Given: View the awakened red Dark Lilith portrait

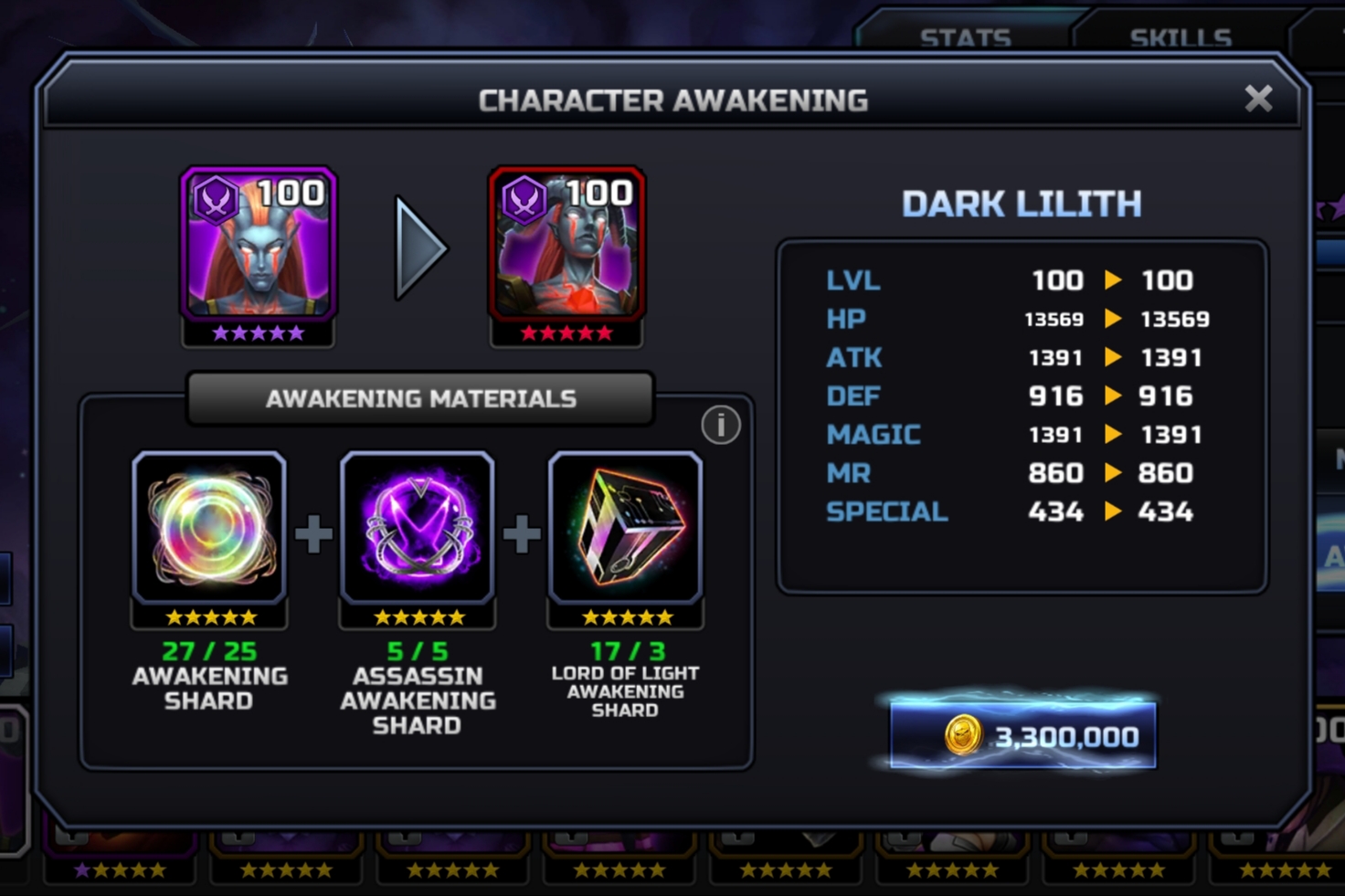Looking at the screenshot, I should tap(567, 245).
